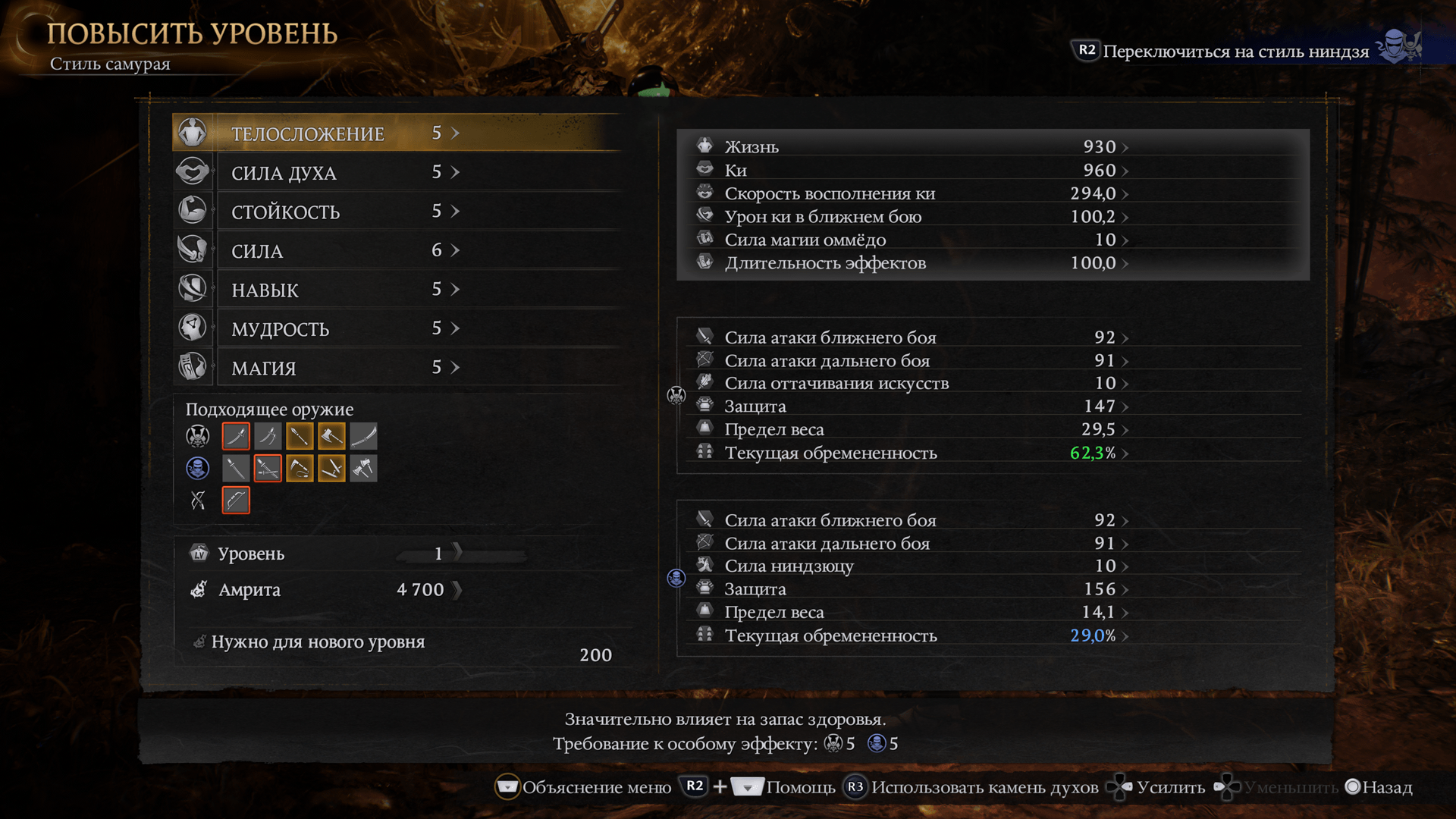Open the Сила магии оммёдо stat
1456x819 pixels.
pyautogui.click(x=910, y=240)
